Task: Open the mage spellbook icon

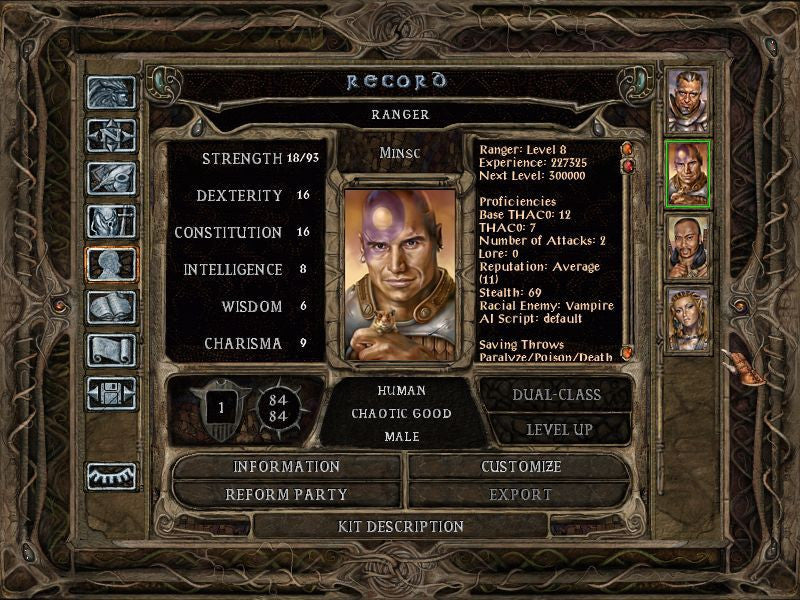Action: coord(111,307)
